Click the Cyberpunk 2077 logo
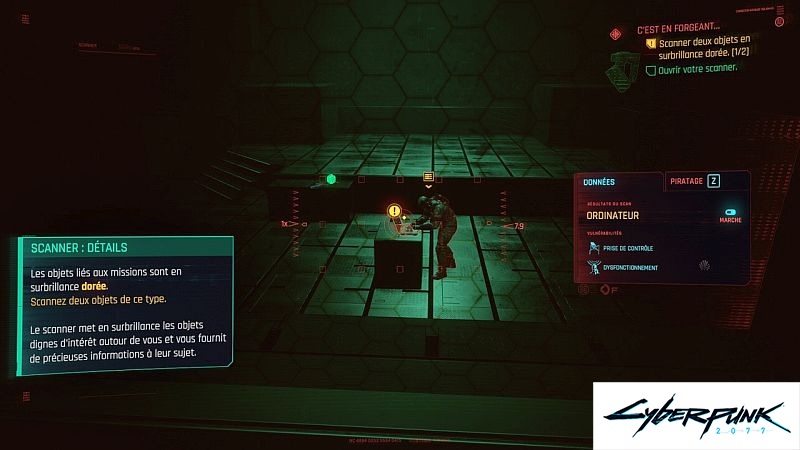 click(695, 414)
